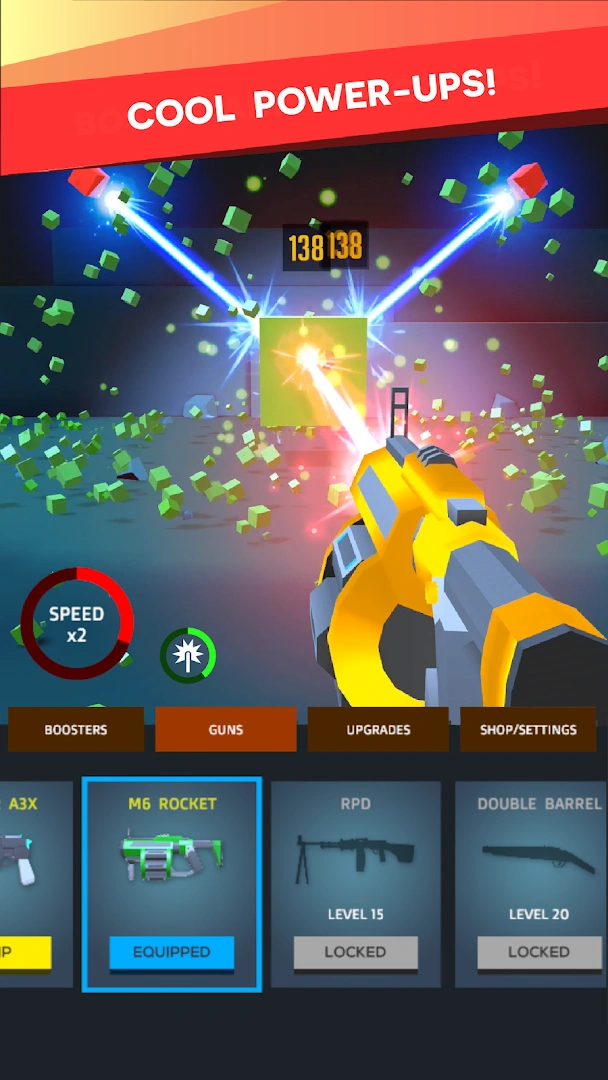608x1080 pixels.
Task: Open the Guns tab
Action: pos(226,730)
